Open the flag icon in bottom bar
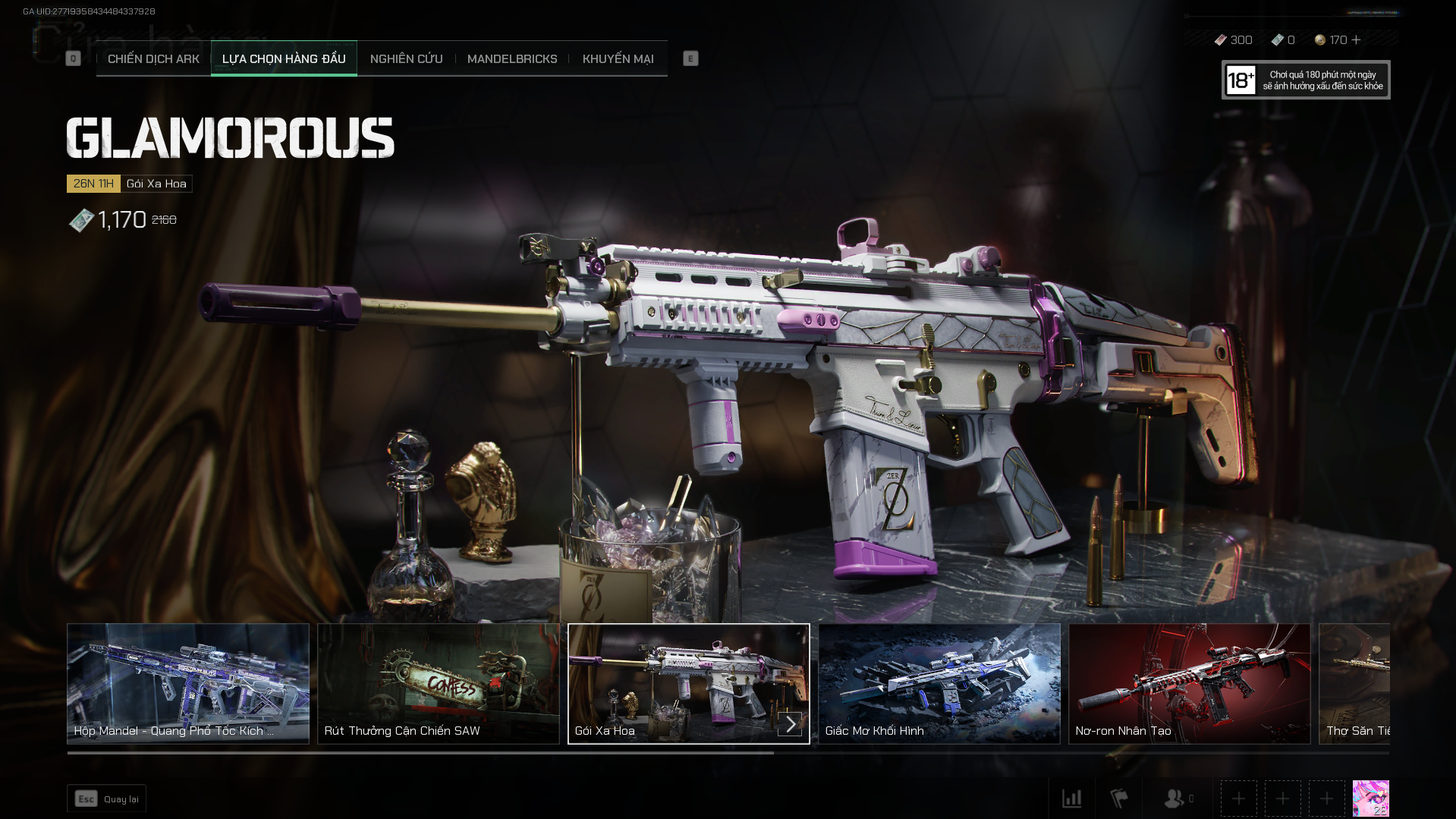The width and height of the screenshot is (1456, 819). coord(1119,799)
